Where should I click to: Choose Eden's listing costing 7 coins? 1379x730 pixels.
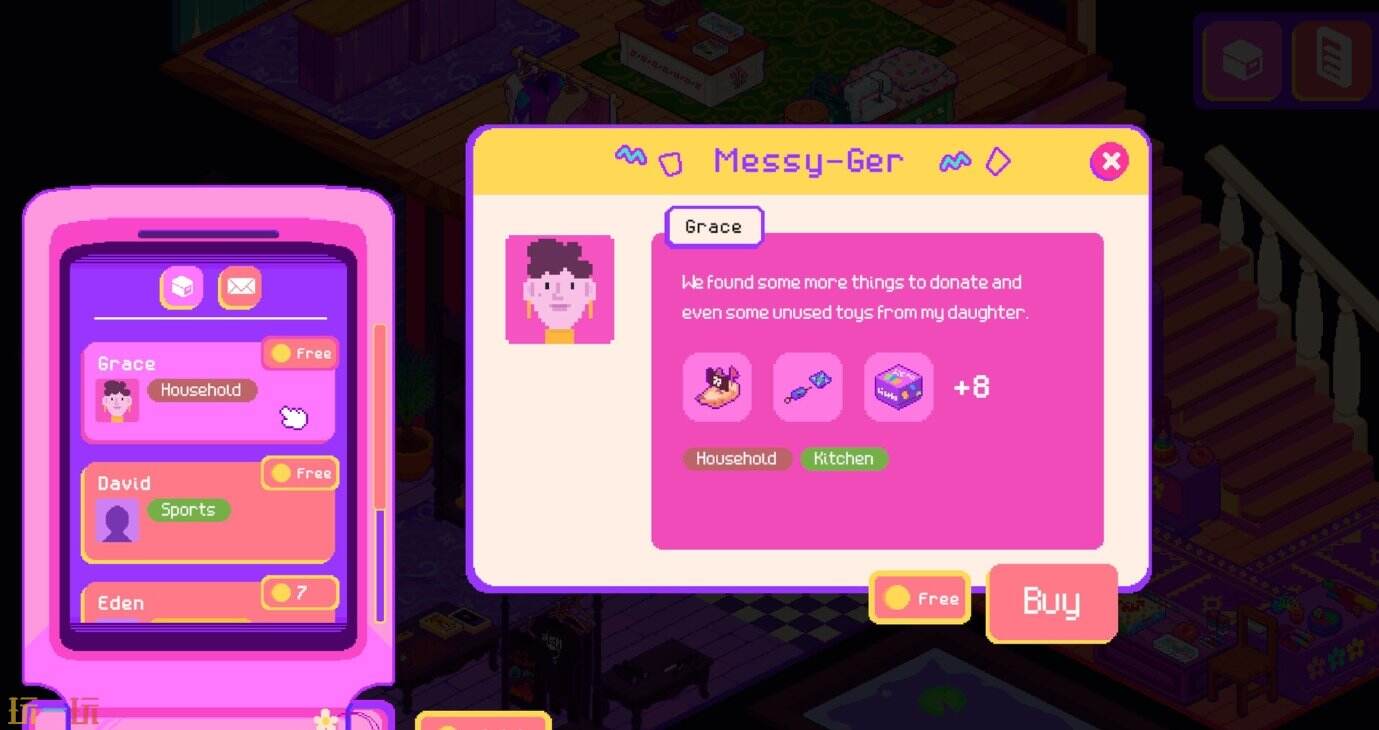208,603
